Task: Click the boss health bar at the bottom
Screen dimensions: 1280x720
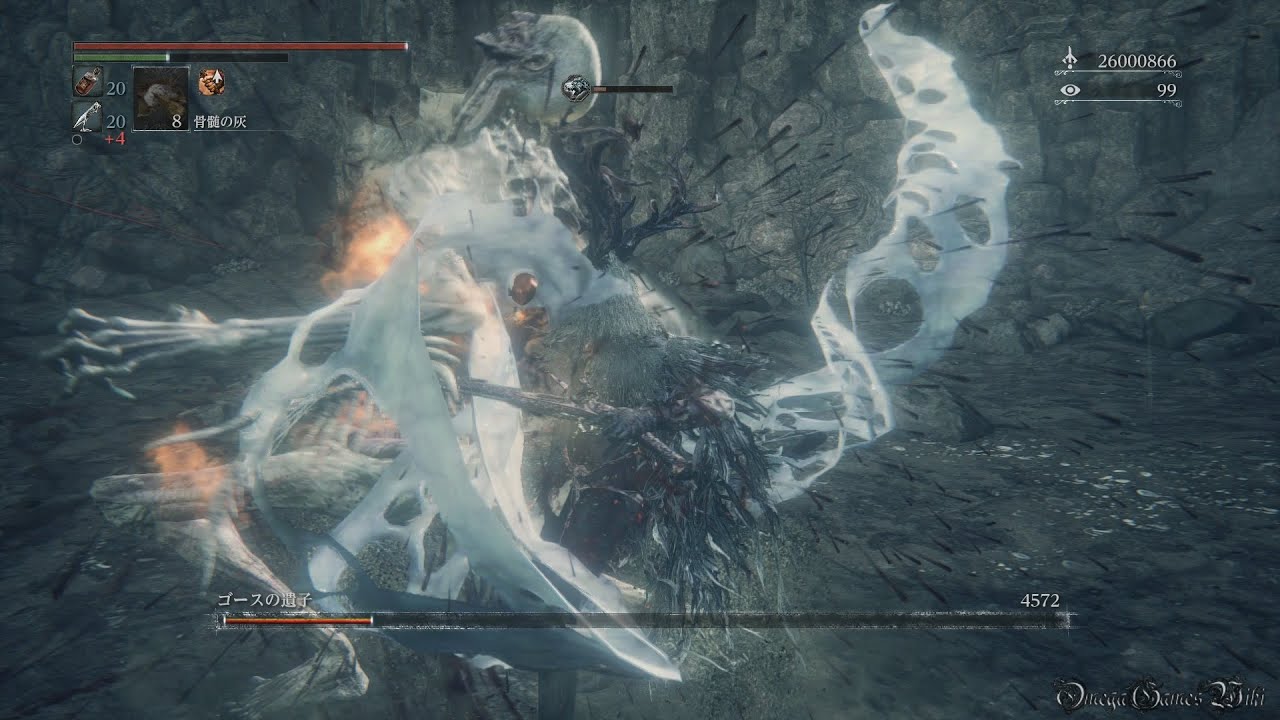Action: pos(640,622)
